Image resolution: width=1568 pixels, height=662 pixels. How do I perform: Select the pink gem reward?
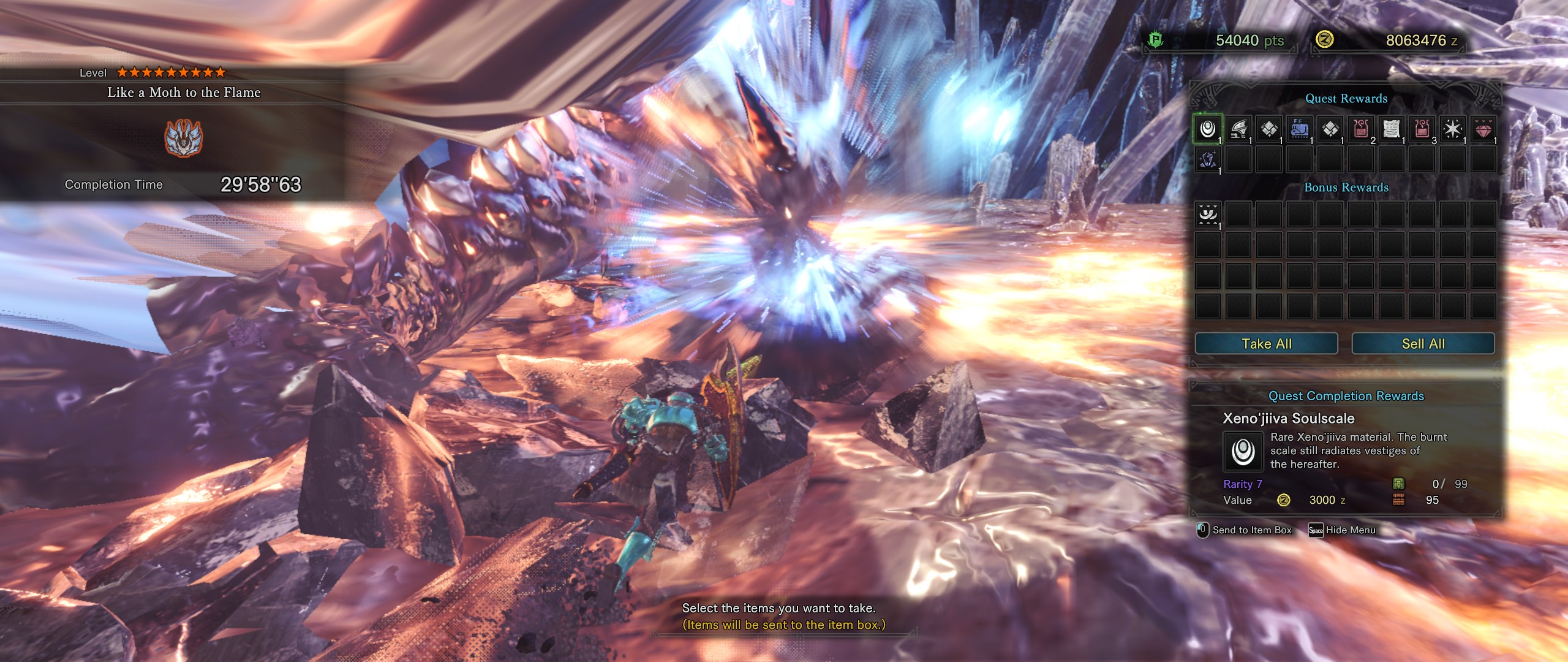pyautogui.click(x=1483, y=129)
